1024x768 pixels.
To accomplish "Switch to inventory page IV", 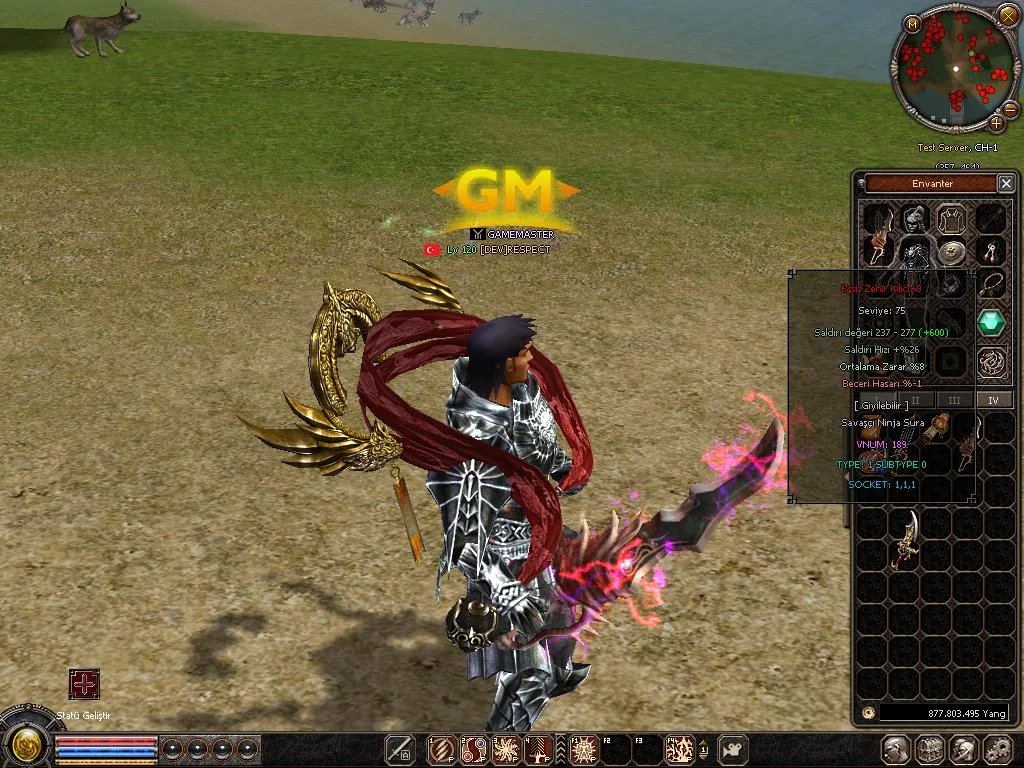I will 993,400.
